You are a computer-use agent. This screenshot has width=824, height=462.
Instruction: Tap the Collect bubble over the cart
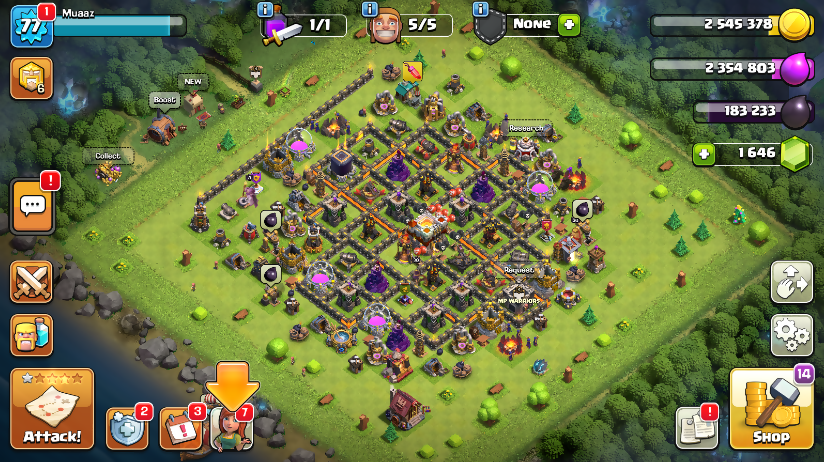click(108, 156)
